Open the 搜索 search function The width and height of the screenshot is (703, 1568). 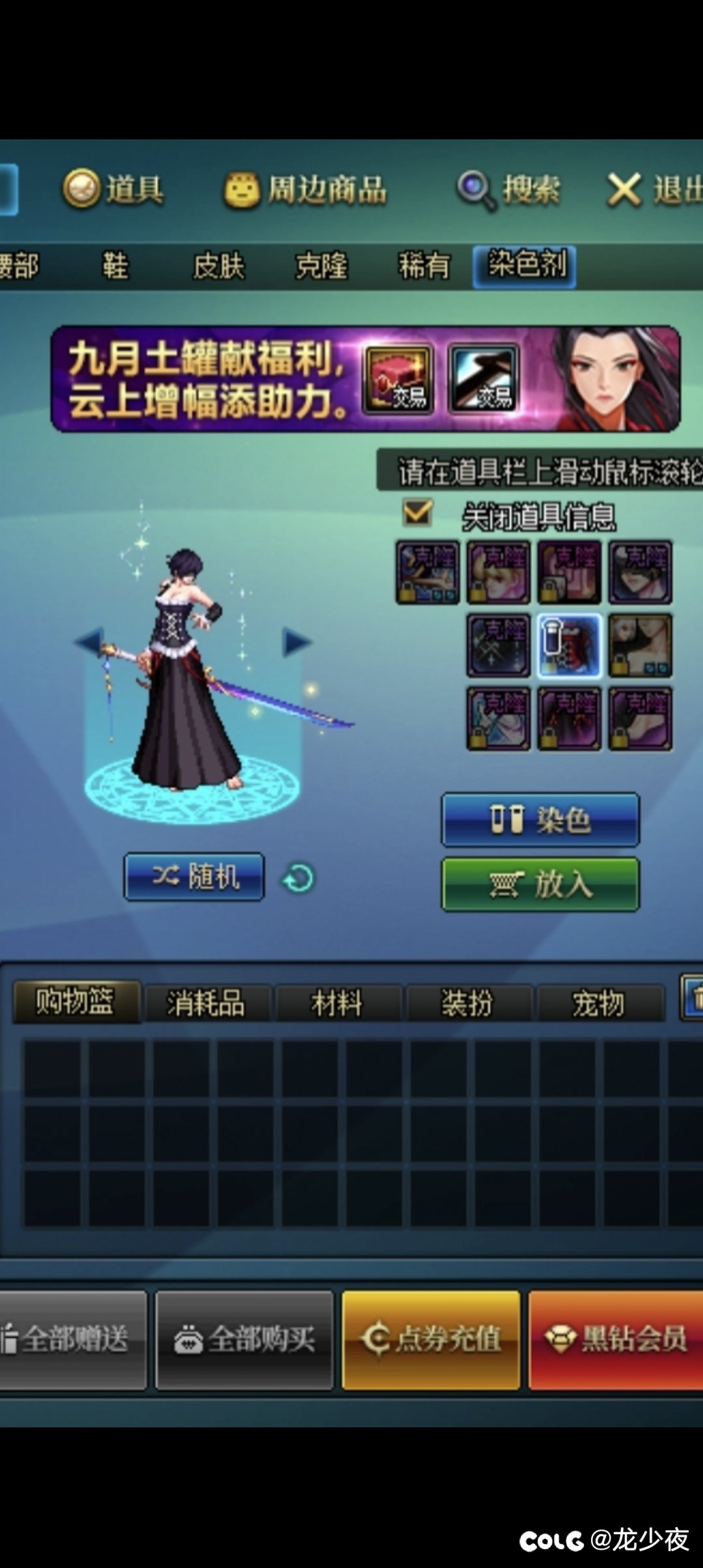tap(509, 190)
